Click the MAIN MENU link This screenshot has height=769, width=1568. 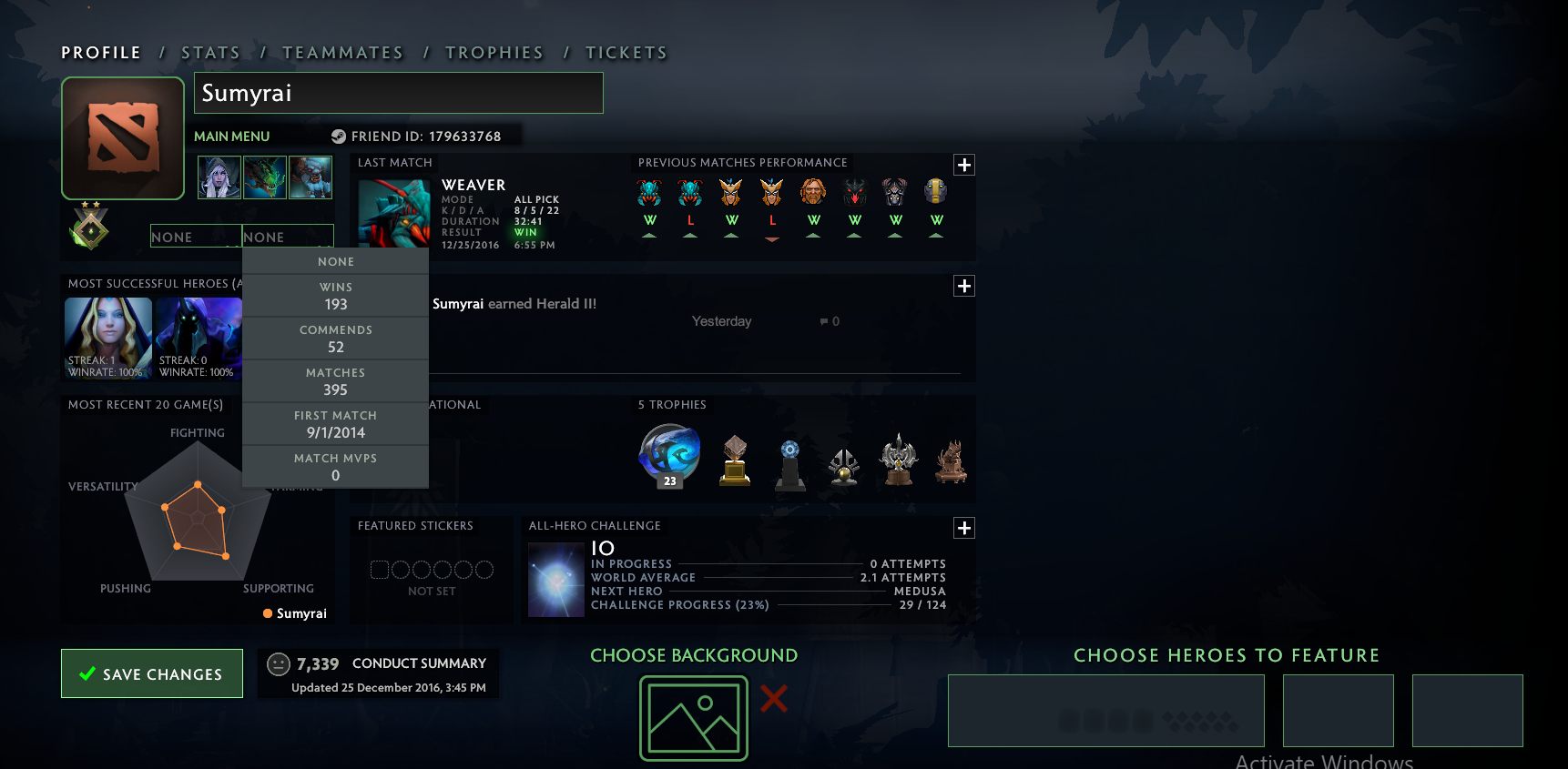coord(231,136)
